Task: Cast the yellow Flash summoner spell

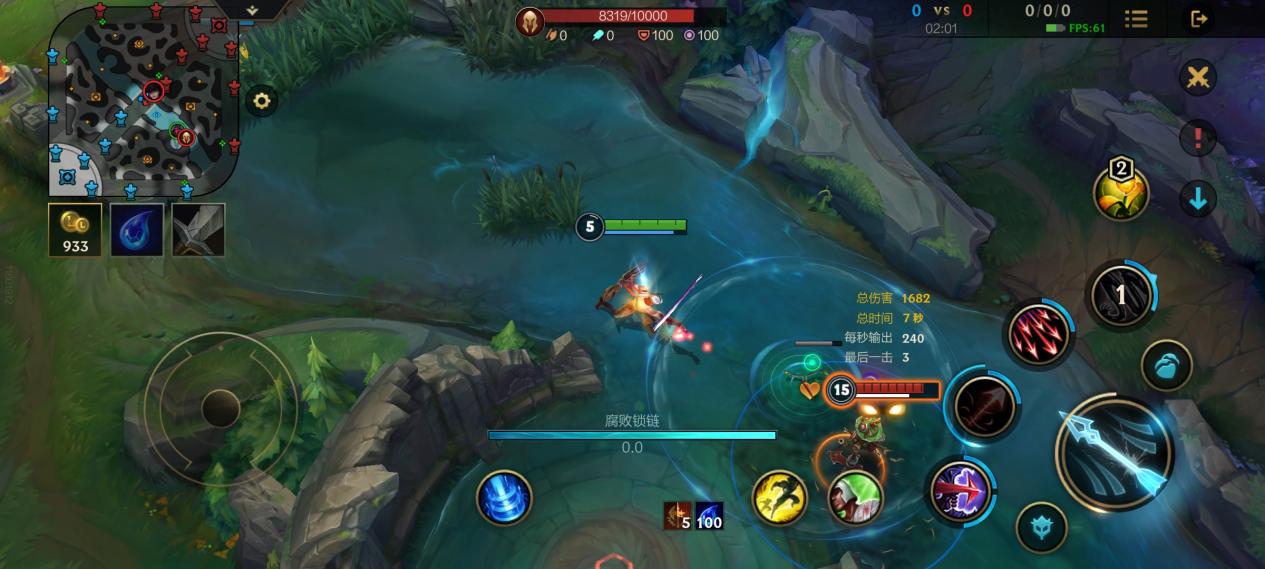Action: click(x=780, y=497)
